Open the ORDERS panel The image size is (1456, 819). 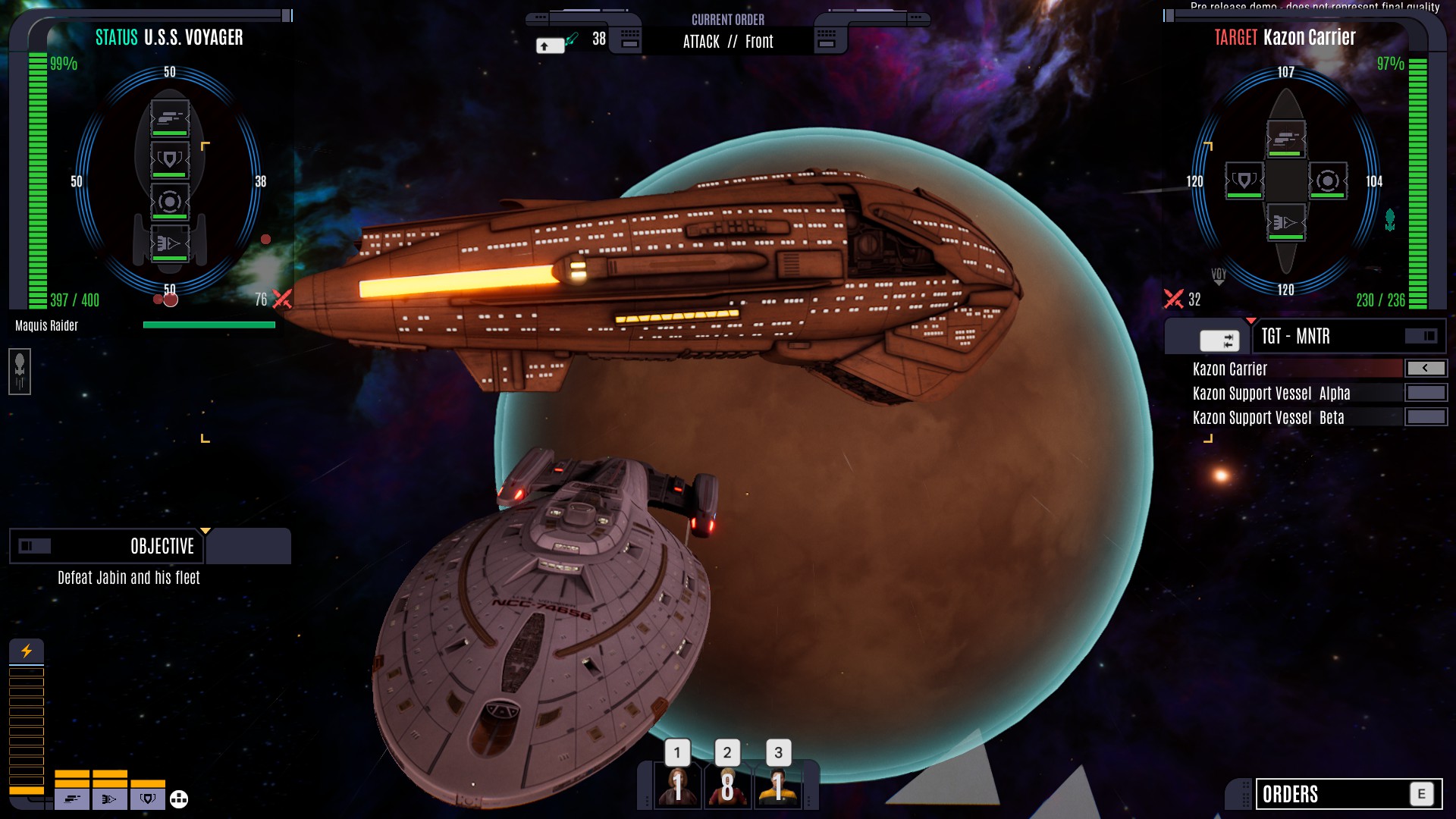(1348, 794)
